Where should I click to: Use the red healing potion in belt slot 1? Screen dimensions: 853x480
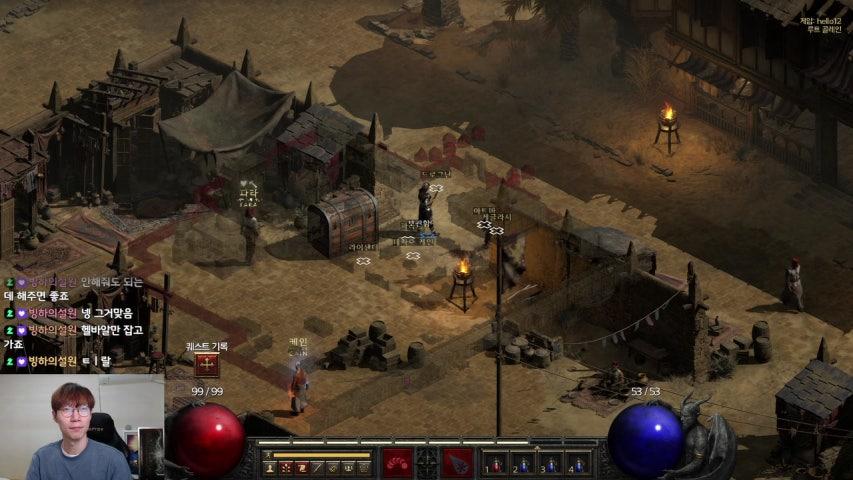tap(495, 464)
